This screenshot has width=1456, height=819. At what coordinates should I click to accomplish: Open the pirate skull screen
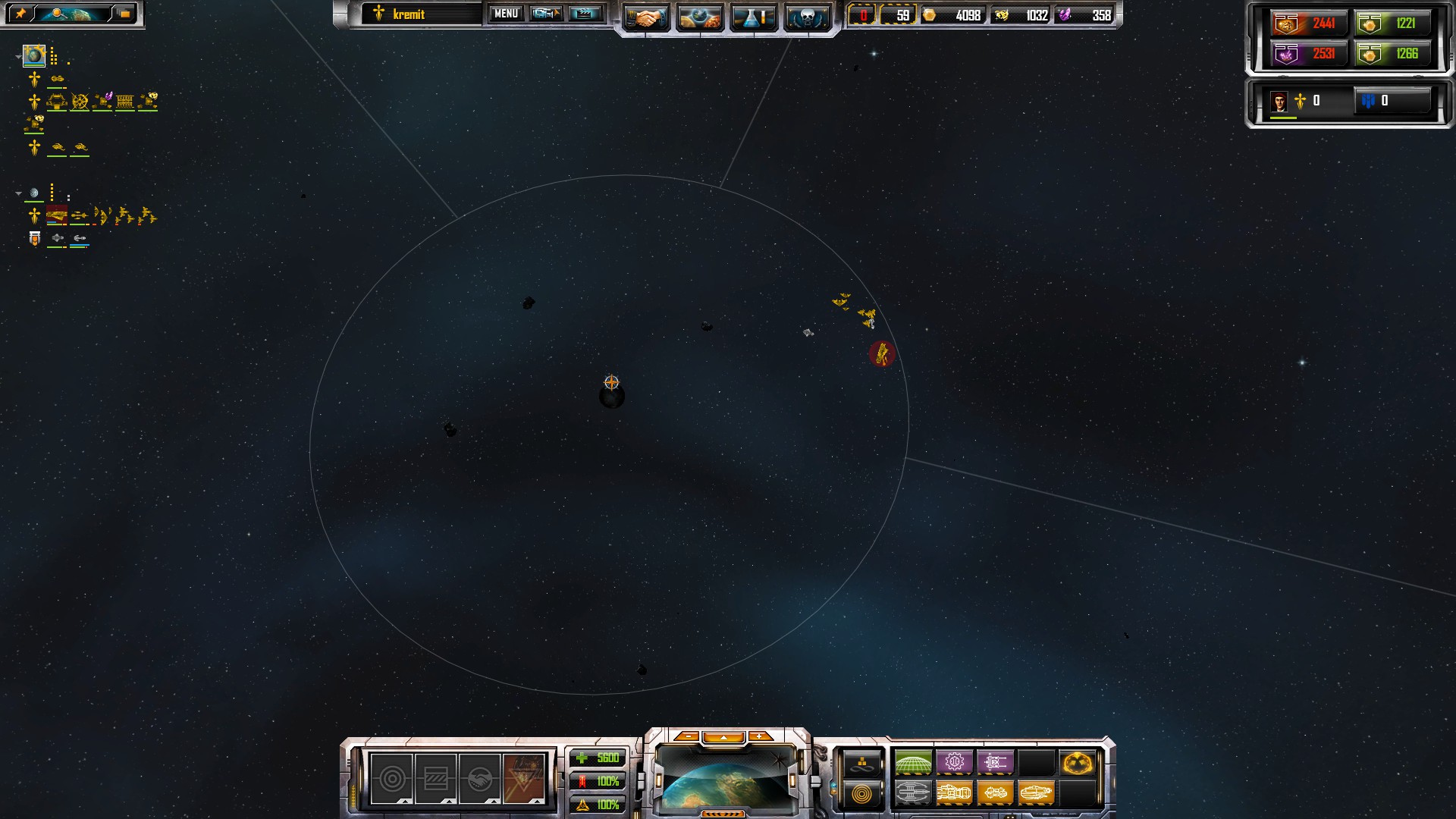pos(805,17)
